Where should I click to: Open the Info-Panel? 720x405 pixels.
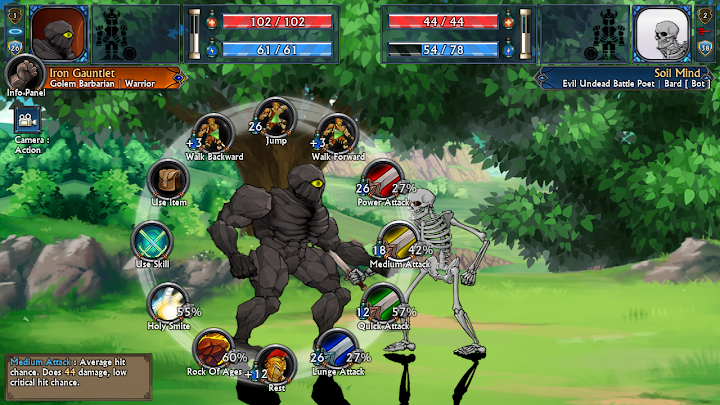point(24,76)
